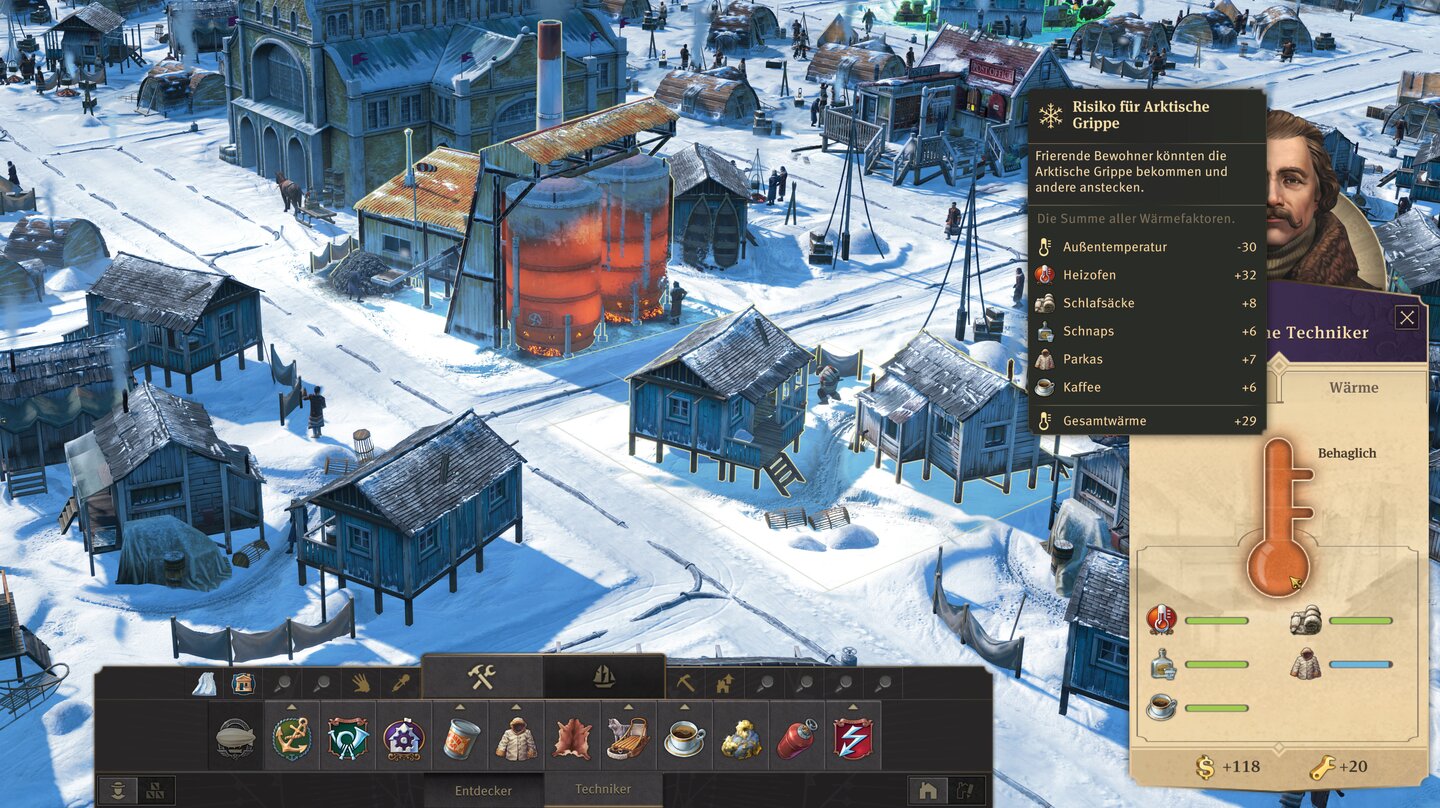The width and height of the screenshot is (1440, 808).
Task: Choose the airship hangar building
Action: coord(236,738)
